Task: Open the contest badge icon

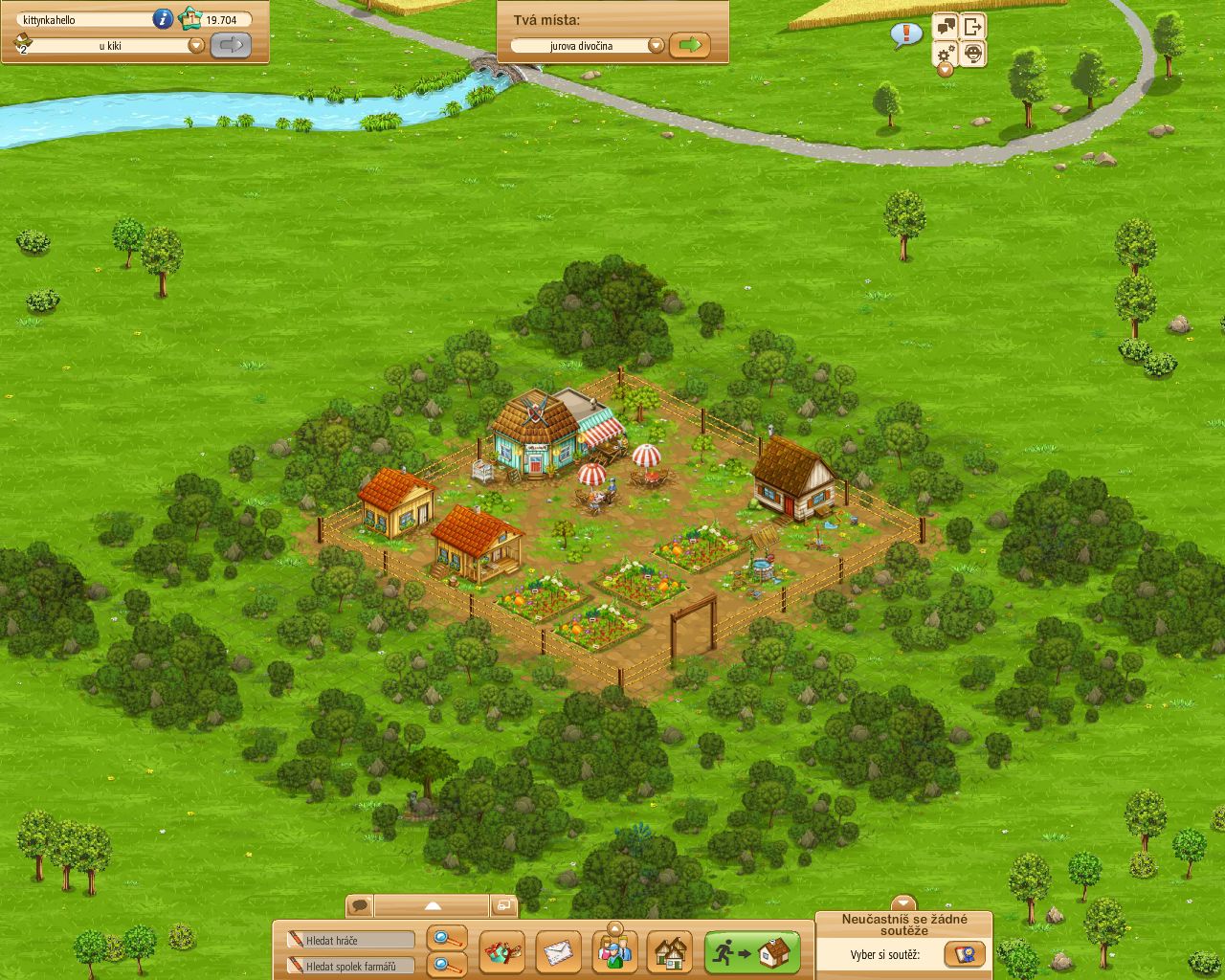Action: (965, 953)
